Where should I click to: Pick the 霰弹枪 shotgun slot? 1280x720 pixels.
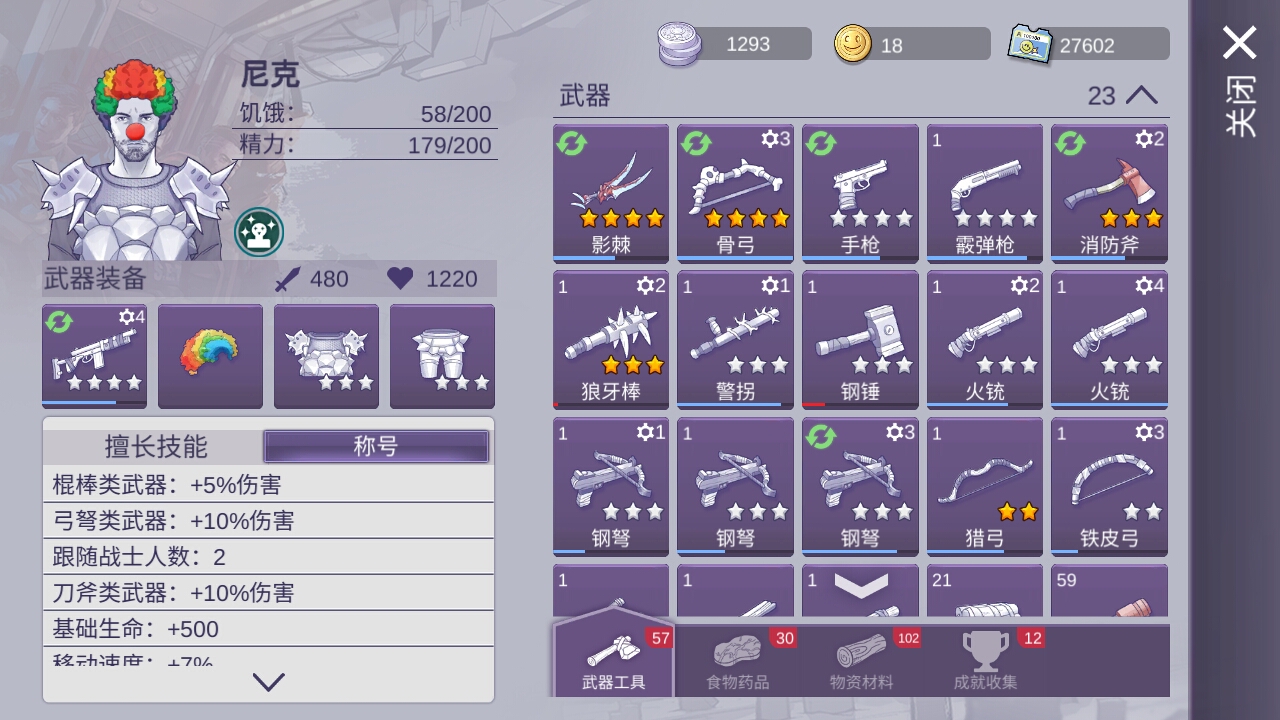point(984,193)
